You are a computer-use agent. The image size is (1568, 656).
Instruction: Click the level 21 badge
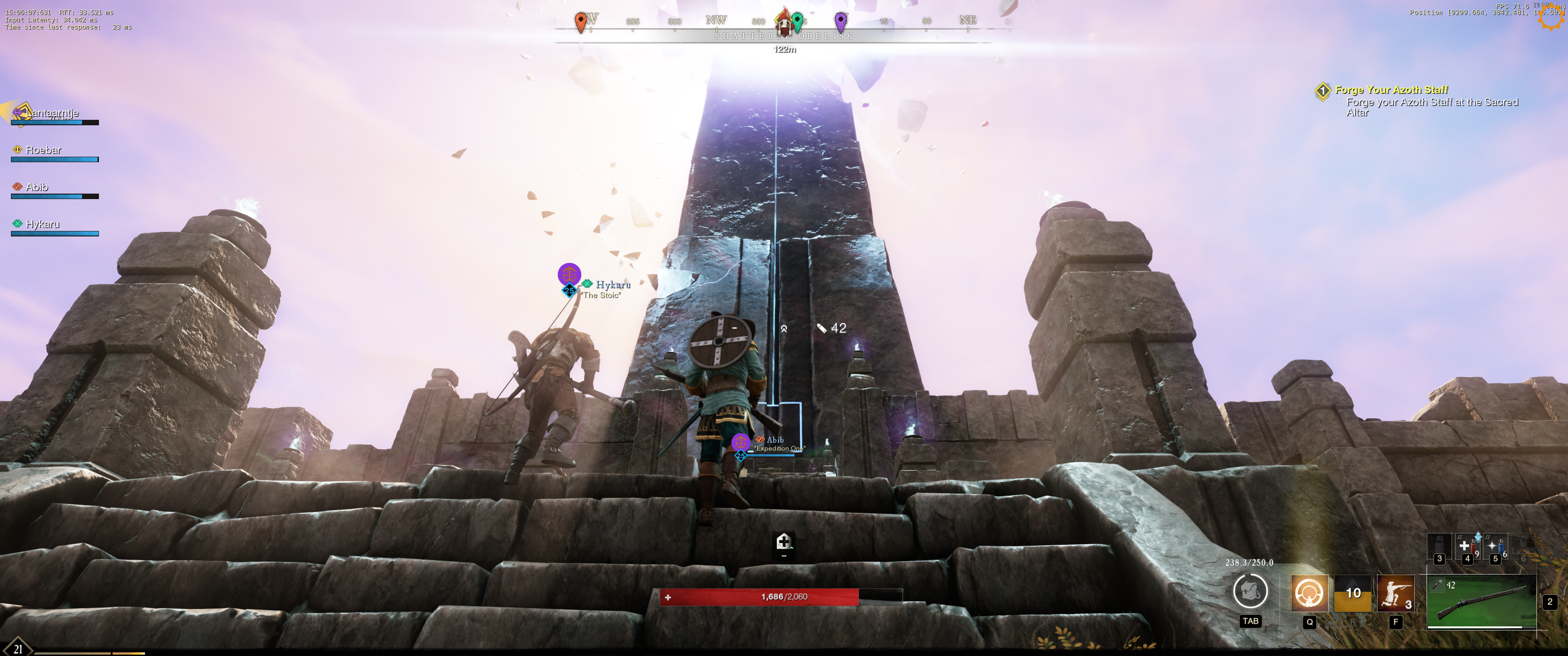coord(18,648)
